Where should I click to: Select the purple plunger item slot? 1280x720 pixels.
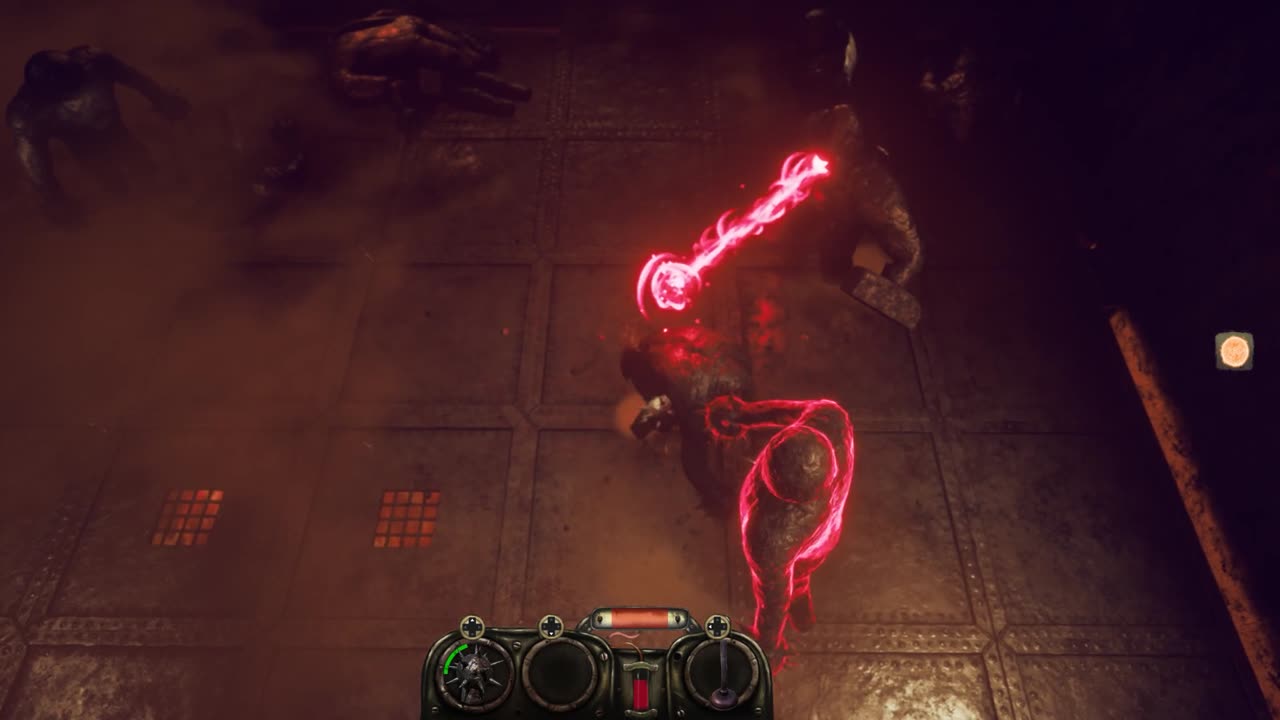point(721,673)
